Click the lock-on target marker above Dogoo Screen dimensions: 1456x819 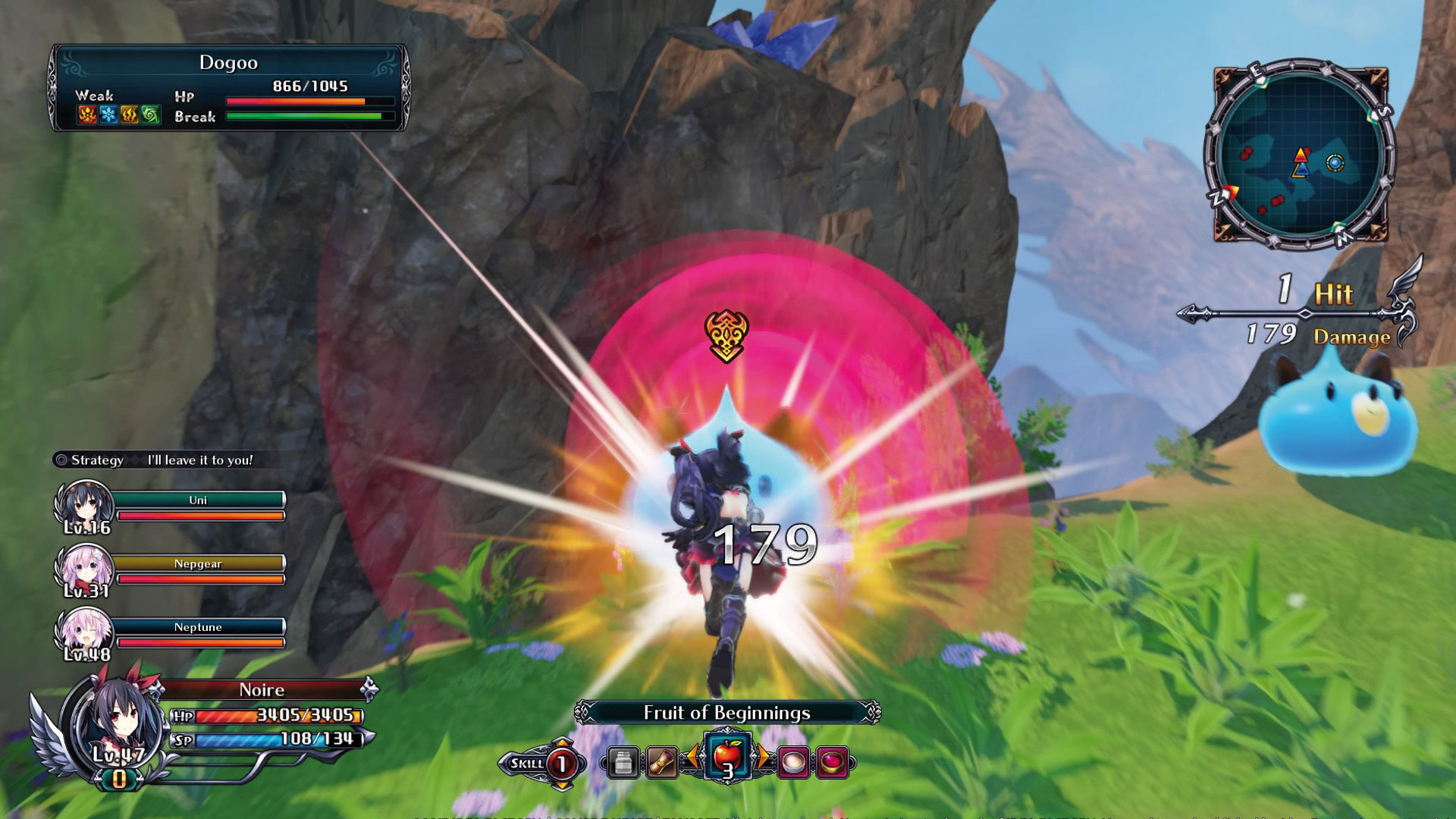coord(726,335)
